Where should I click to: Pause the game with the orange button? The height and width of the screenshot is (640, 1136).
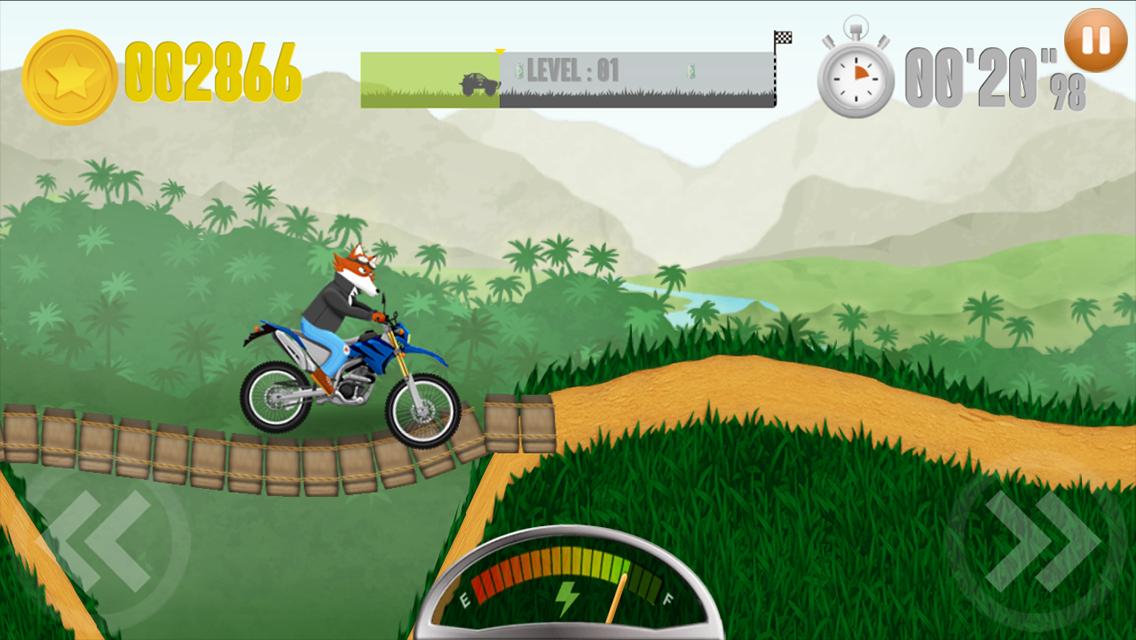pos(1096,41)
